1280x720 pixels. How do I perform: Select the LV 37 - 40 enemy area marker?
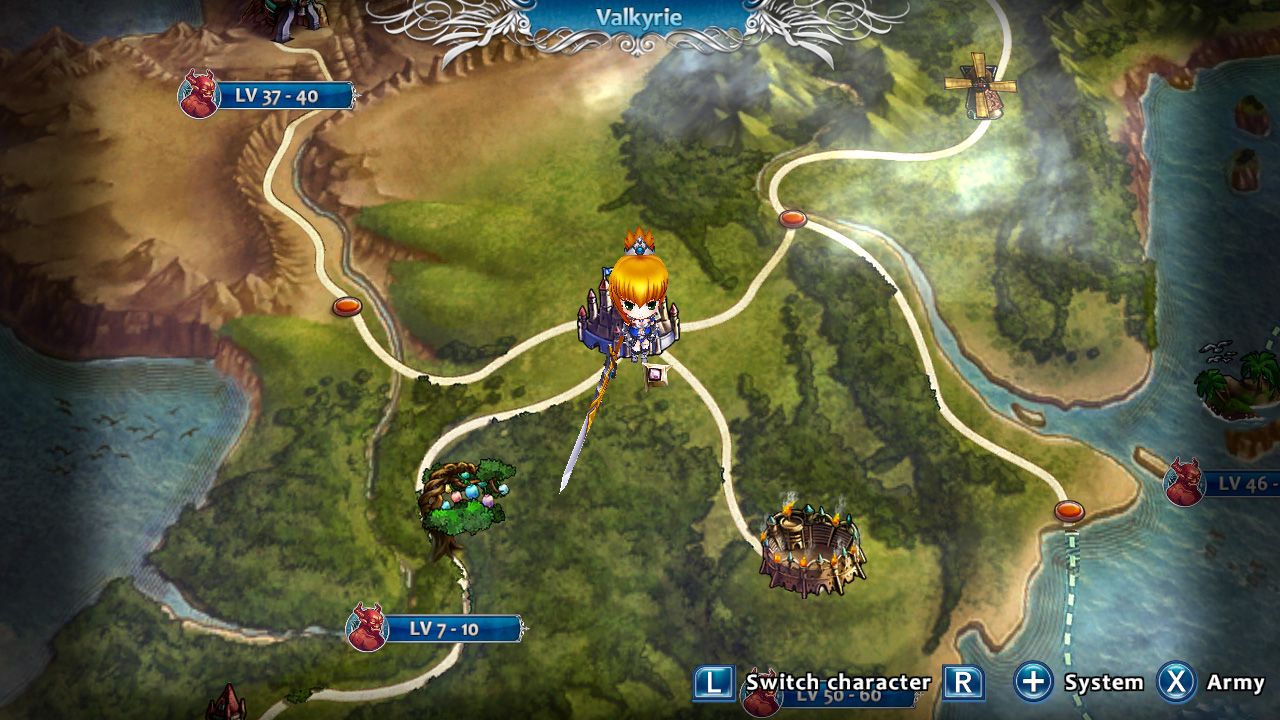(x=268, y=96)
